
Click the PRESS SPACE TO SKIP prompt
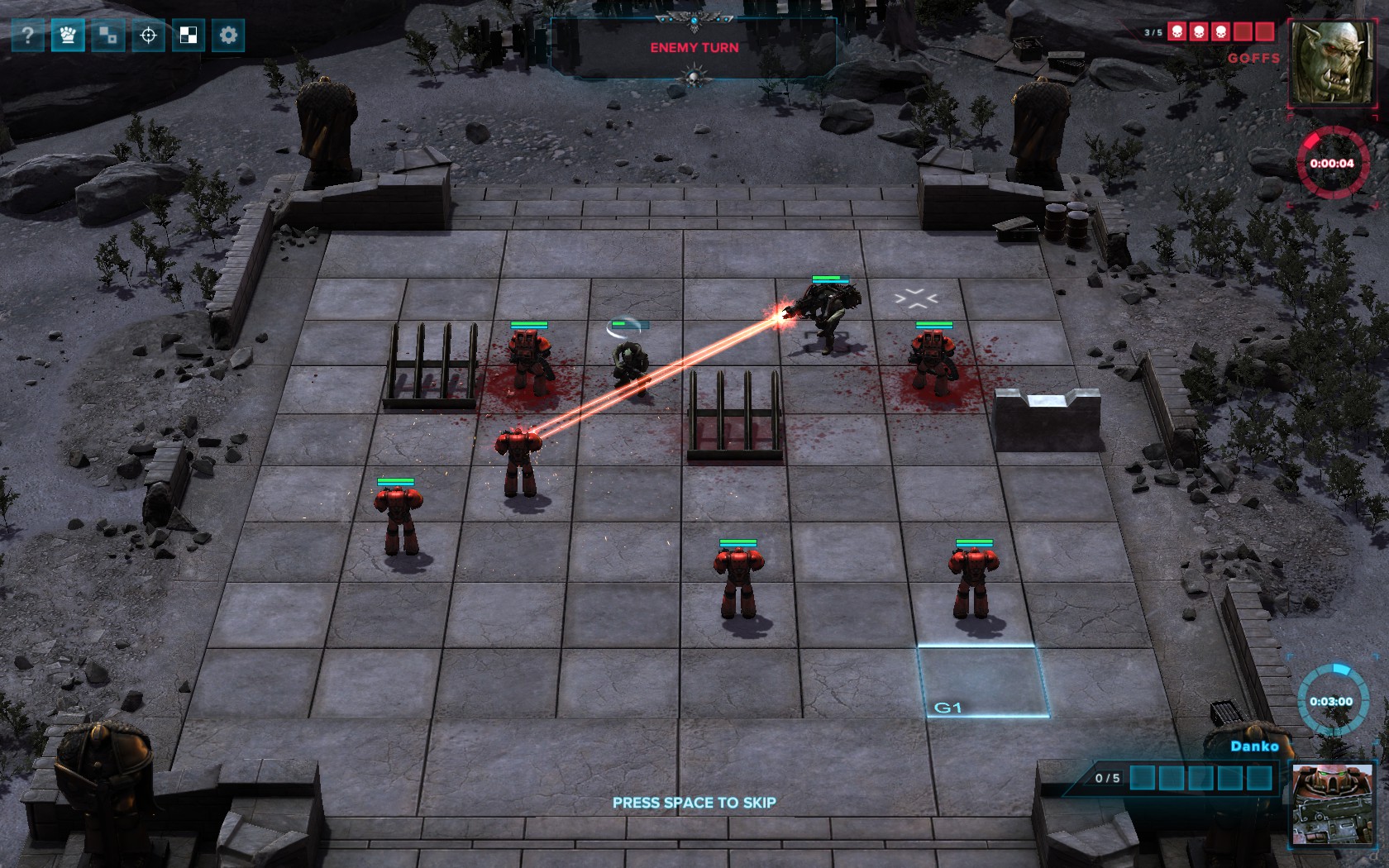tap(693, 802)
